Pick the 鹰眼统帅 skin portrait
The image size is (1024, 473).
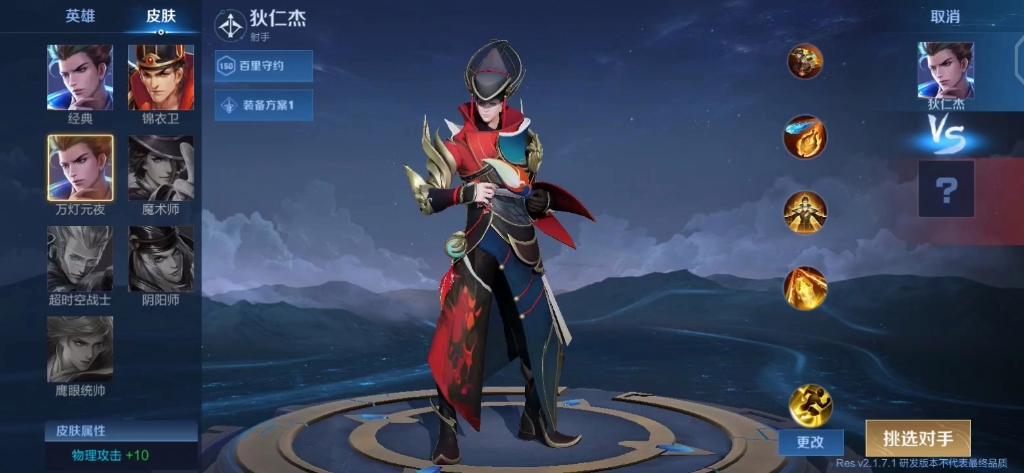80,349
